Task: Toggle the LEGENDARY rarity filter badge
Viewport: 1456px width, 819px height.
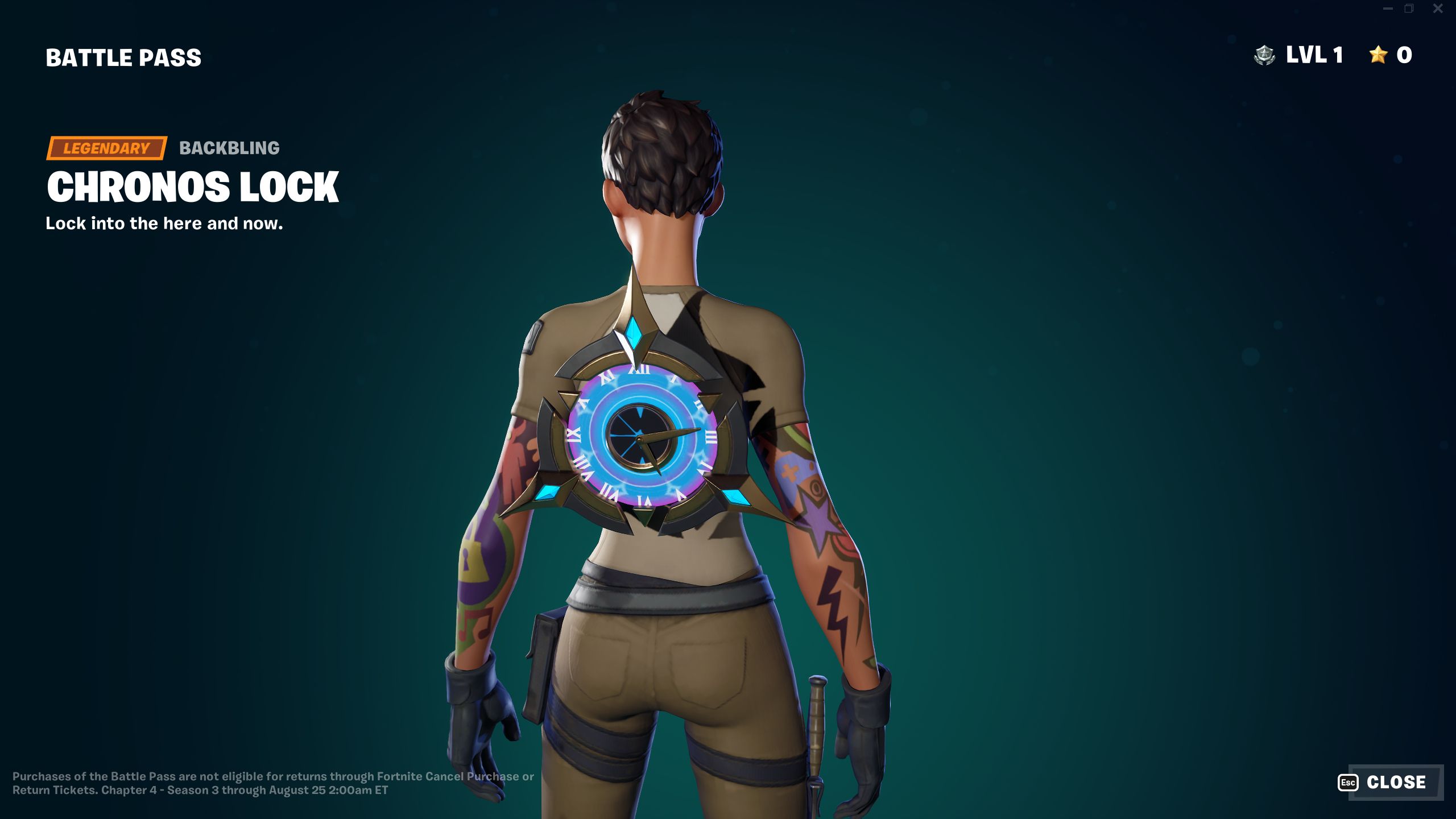Action: tap(106, 149)
